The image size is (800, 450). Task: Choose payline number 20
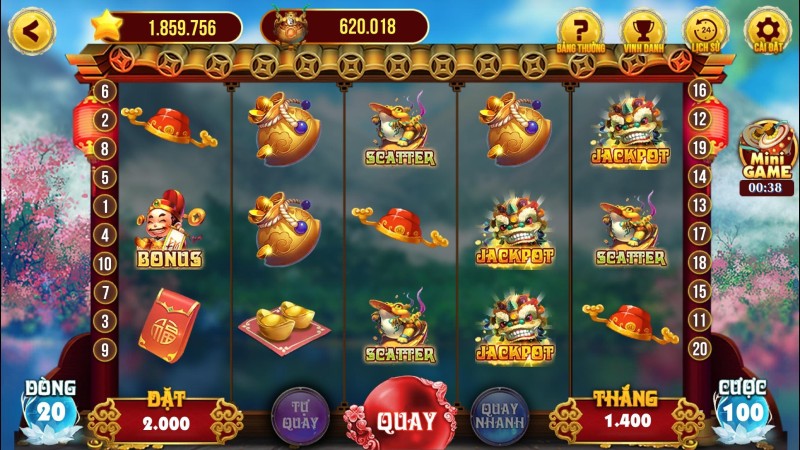[x=699, y=349]
